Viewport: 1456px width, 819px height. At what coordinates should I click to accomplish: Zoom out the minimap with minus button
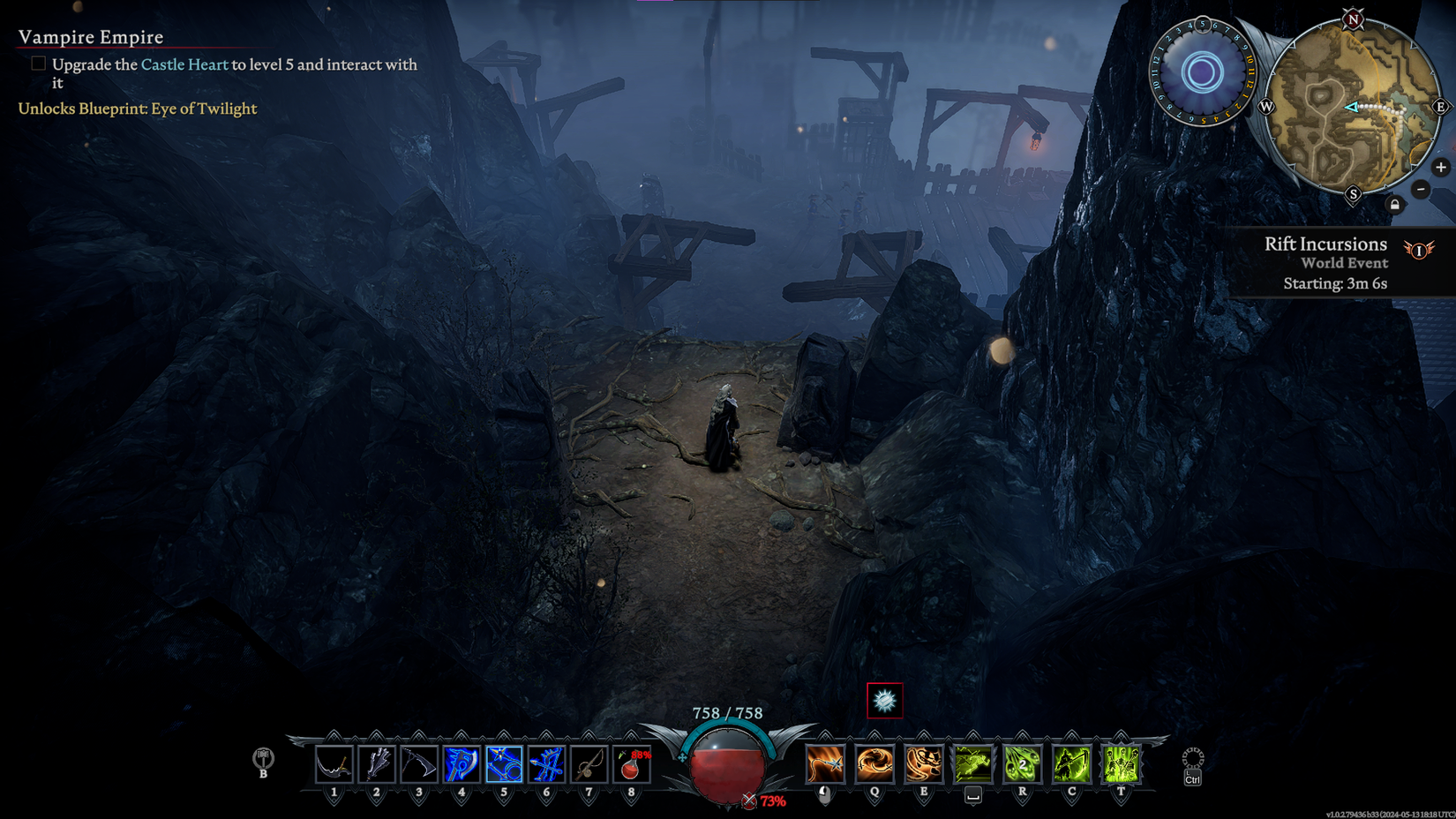(x=1421, y=190)
